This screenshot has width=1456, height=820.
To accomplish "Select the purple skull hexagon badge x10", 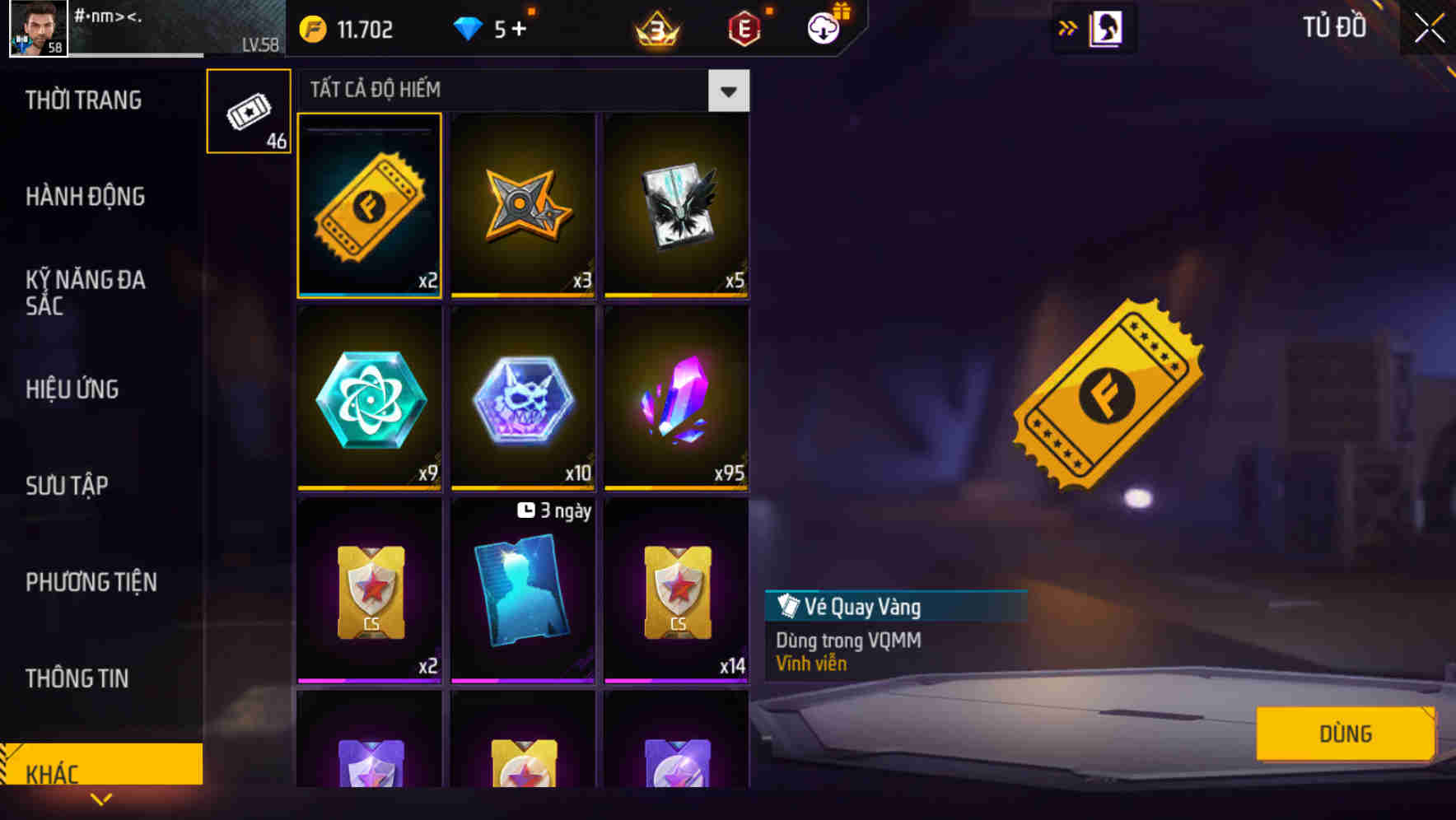I will click(522, 399).
